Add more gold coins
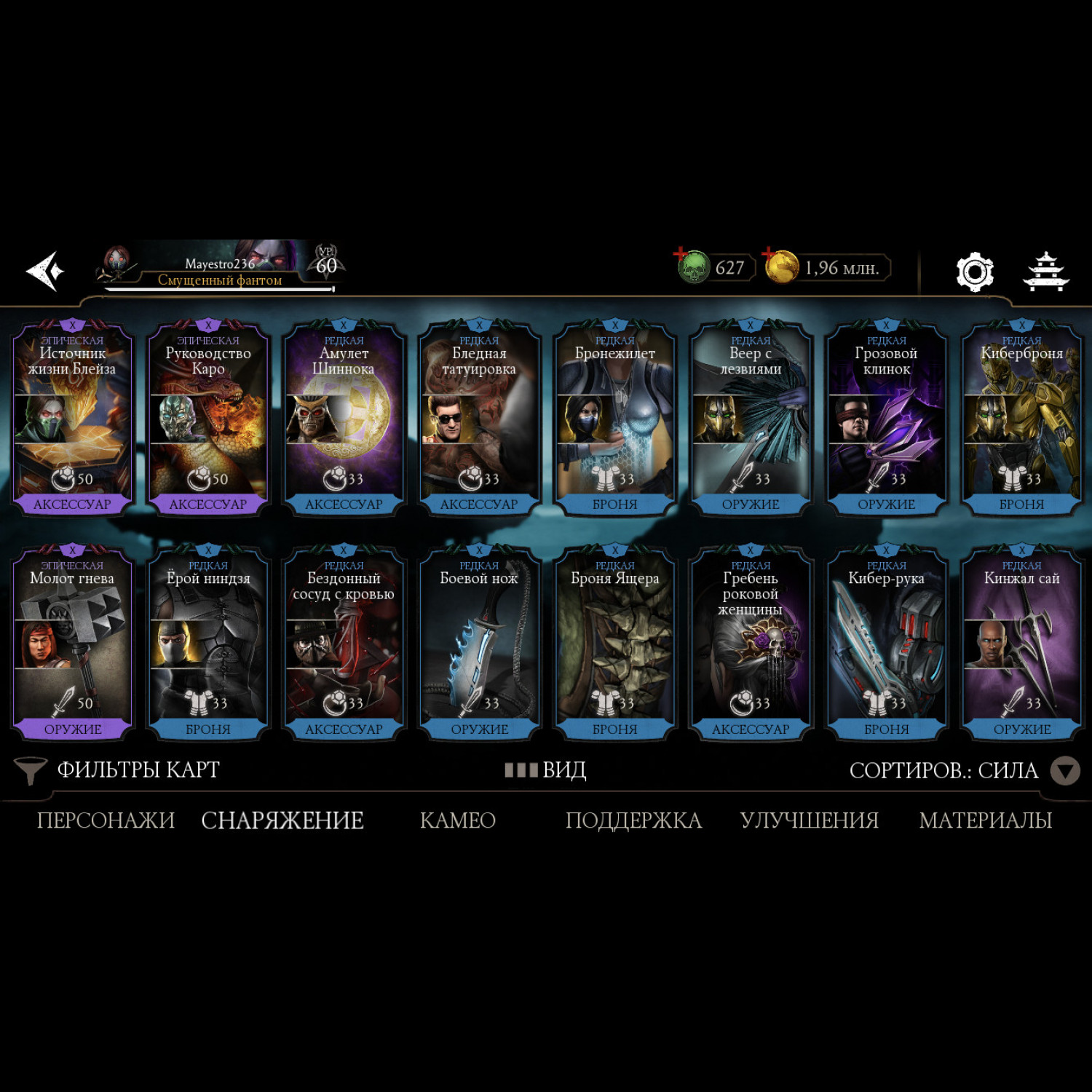 769,254
